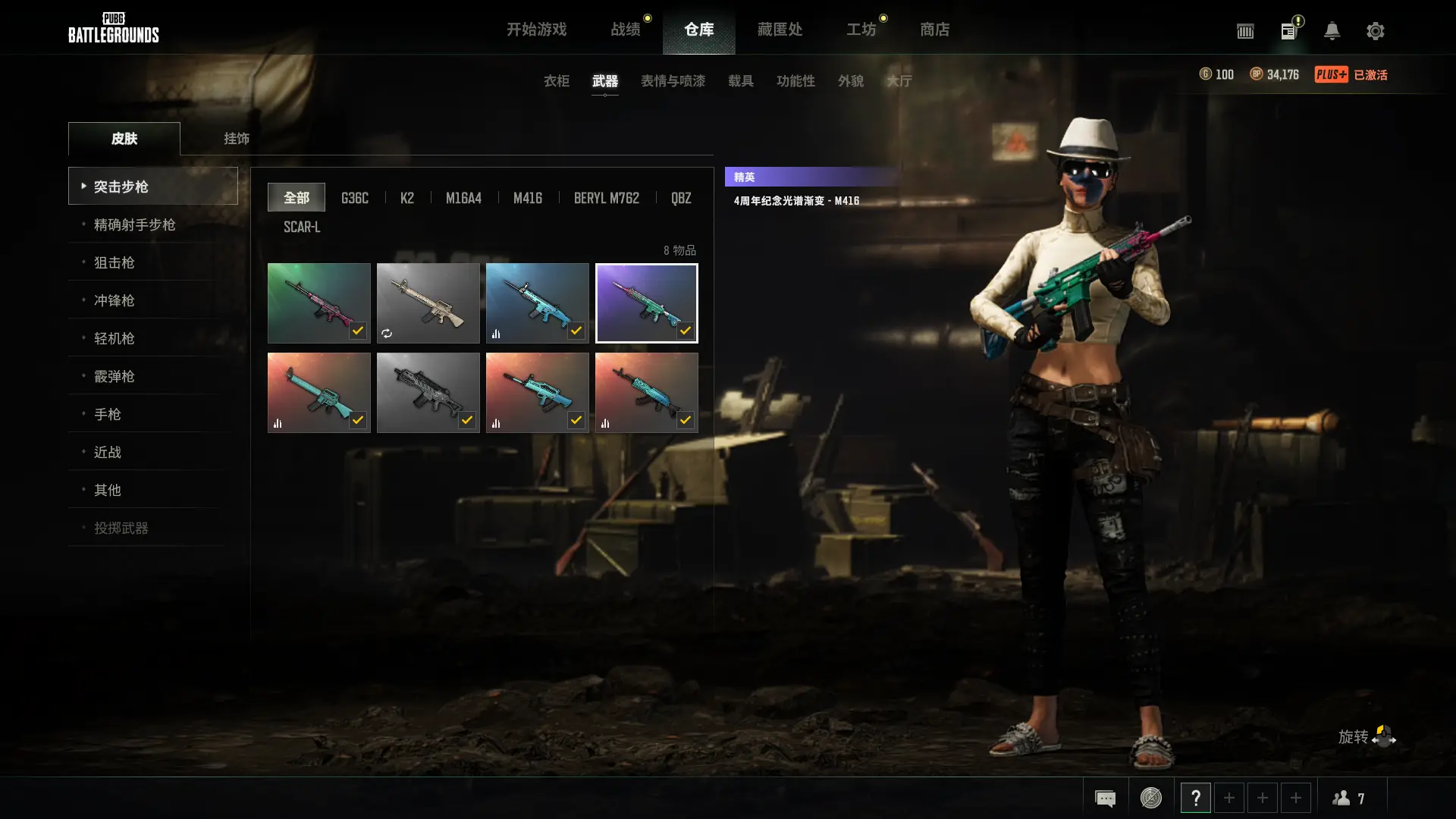Switch to the 挂饰 charms tab
1456x819 pixels.
click(x=236, y=139)
